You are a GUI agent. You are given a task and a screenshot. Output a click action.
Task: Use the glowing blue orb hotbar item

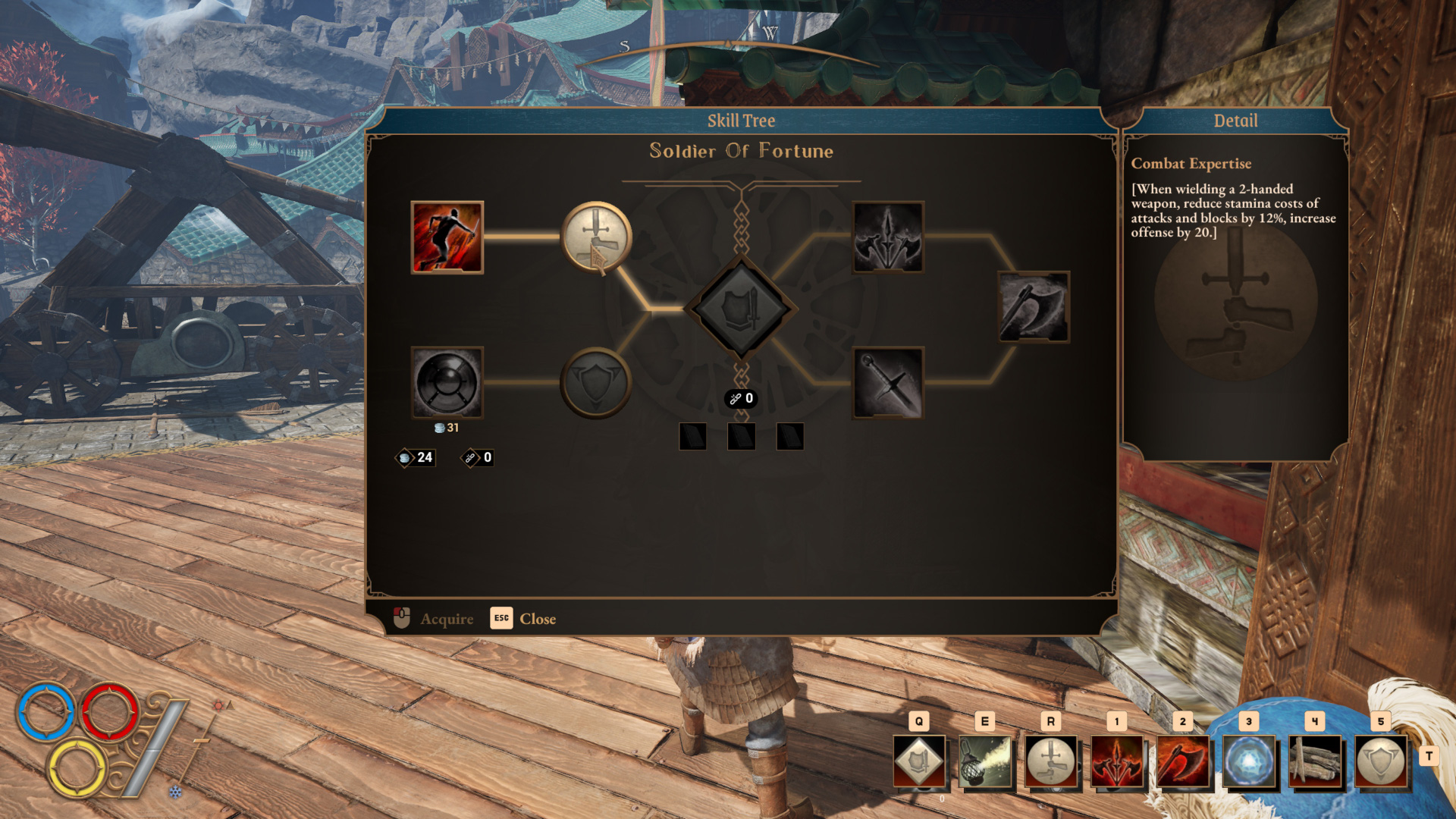click(1249, 761)
